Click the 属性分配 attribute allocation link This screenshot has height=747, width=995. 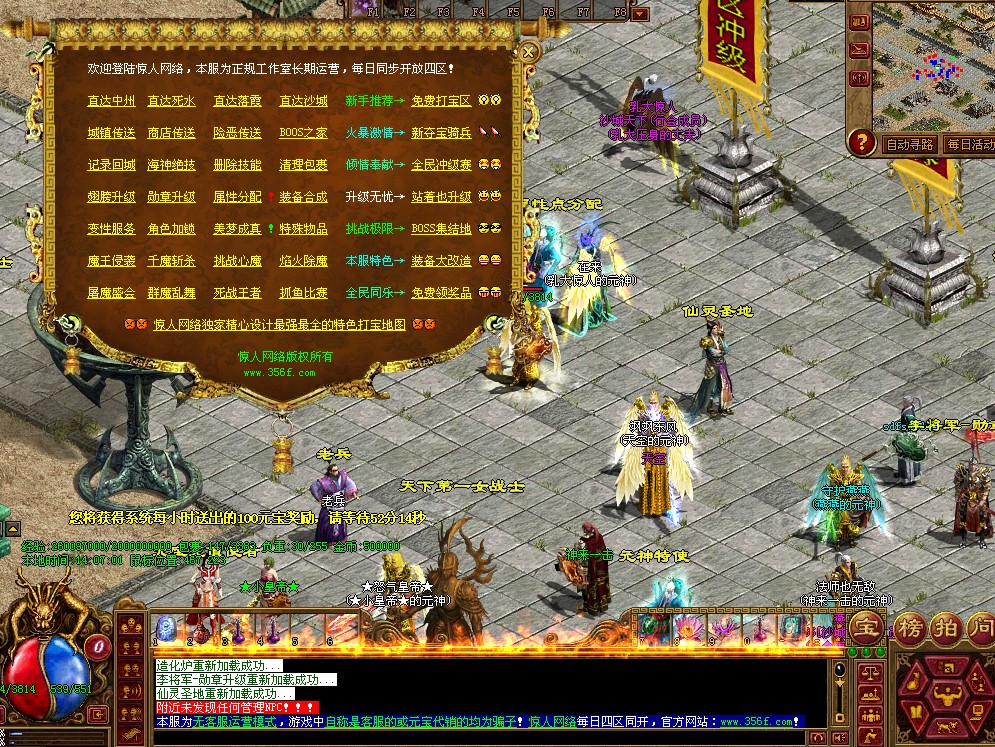coord(237,197)
